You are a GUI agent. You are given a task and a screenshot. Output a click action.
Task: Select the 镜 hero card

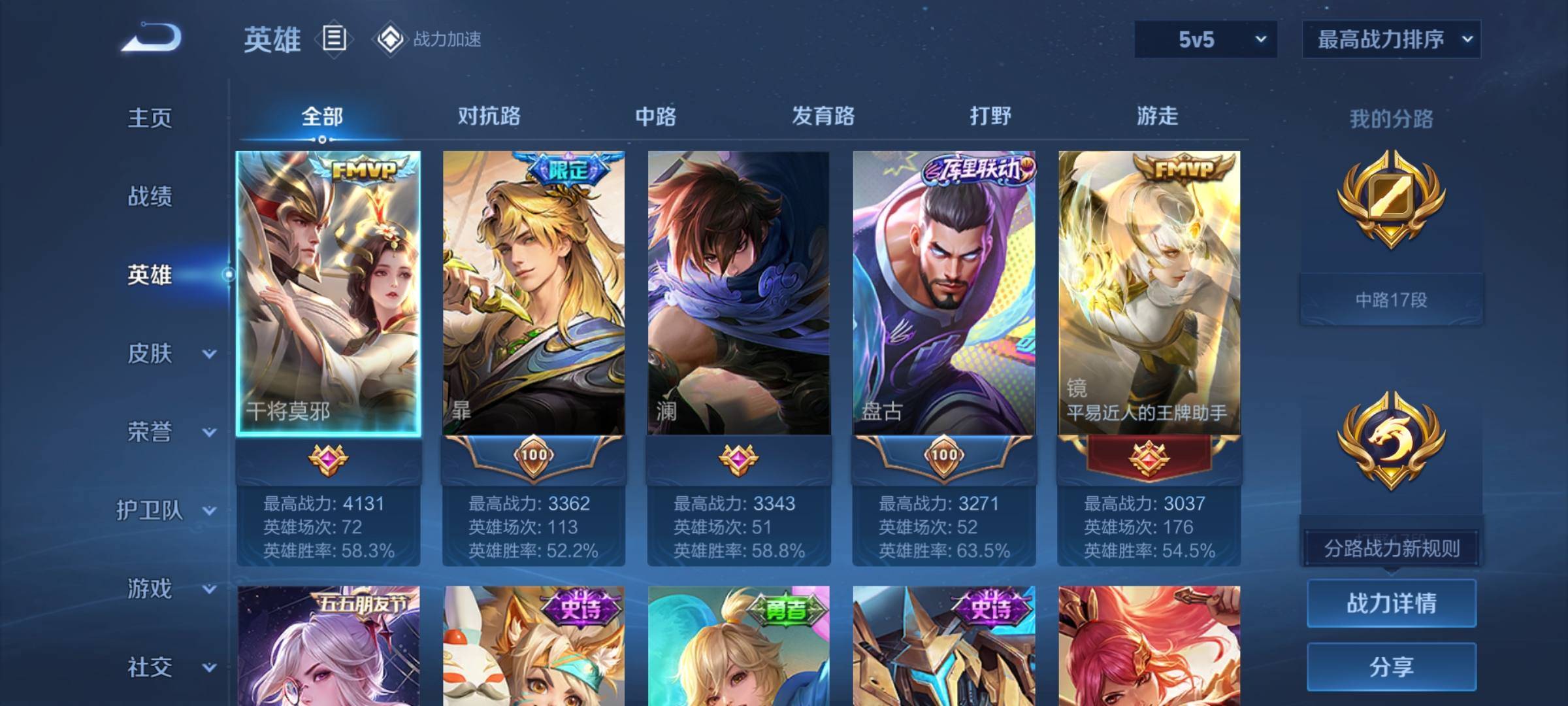(1149, 294)
